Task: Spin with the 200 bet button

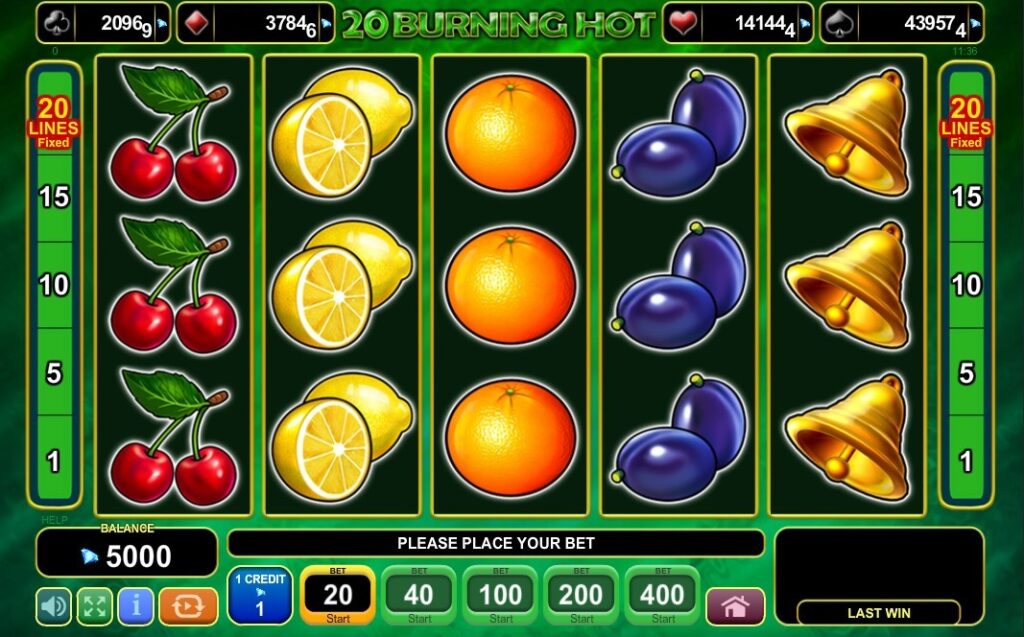Action: pos(581,596)
